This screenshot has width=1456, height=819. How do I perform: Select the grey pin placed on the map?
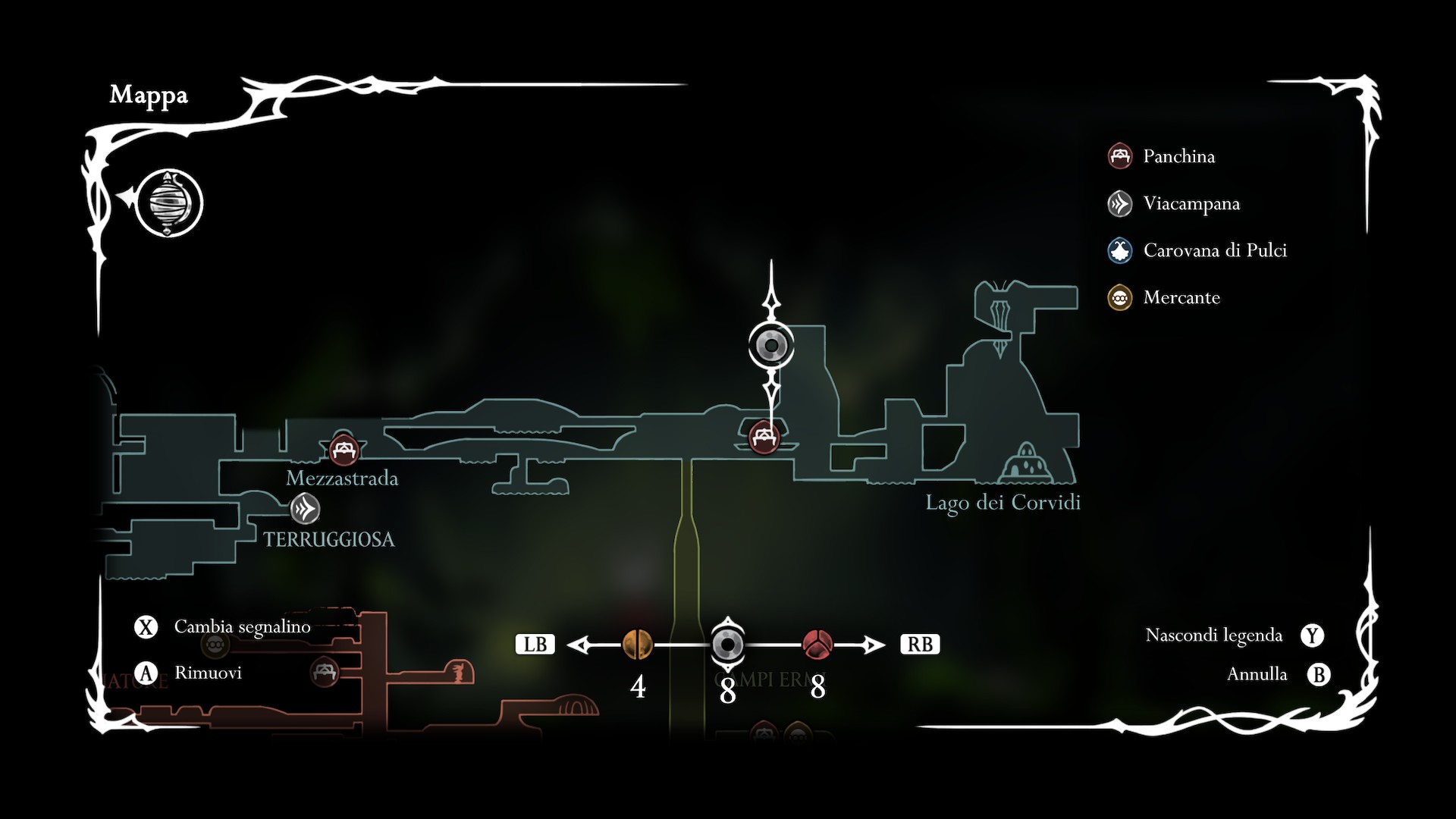tap(771, 346)
